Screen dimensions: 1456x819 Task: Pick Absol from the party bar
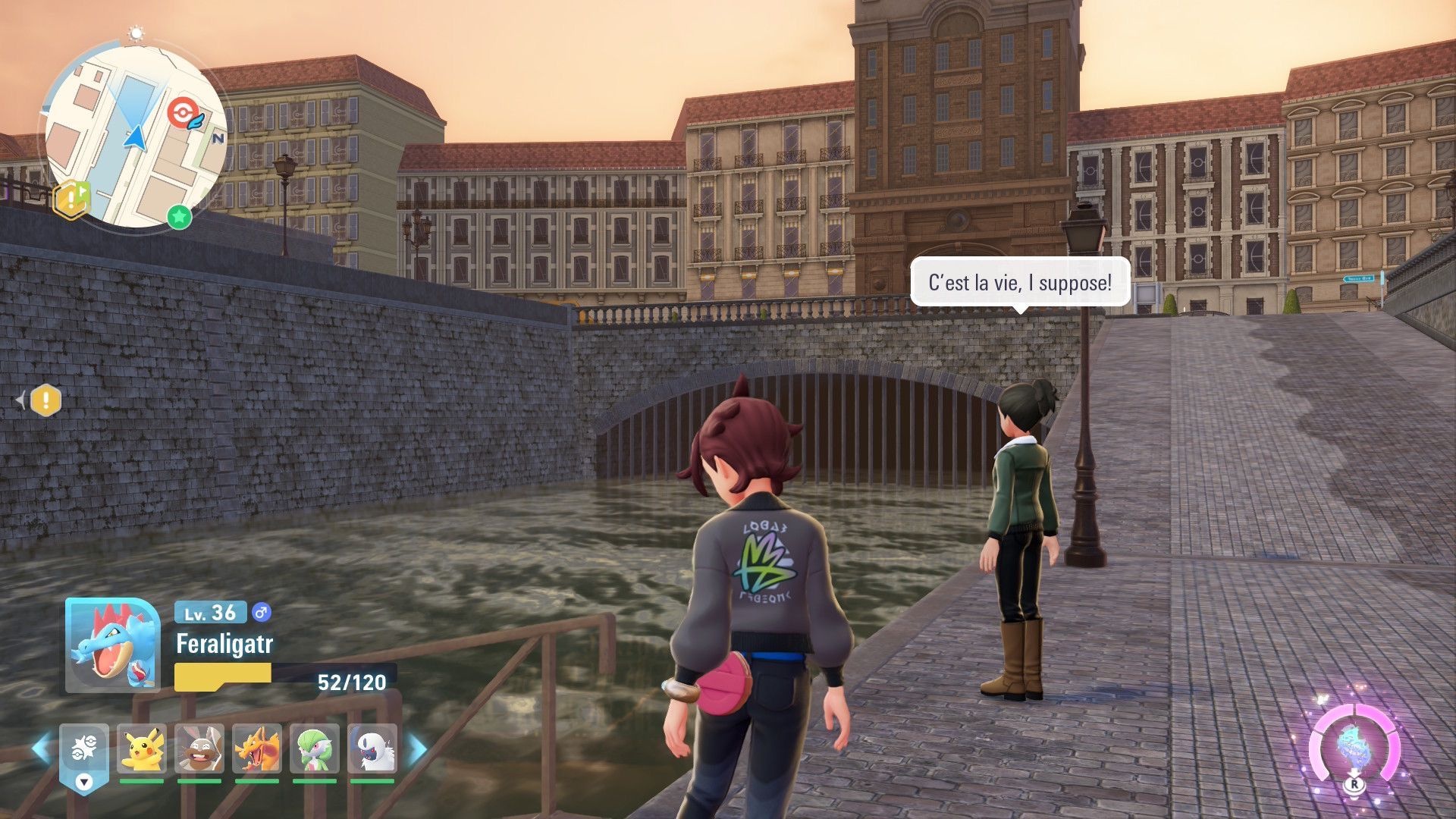click(372, 748)
